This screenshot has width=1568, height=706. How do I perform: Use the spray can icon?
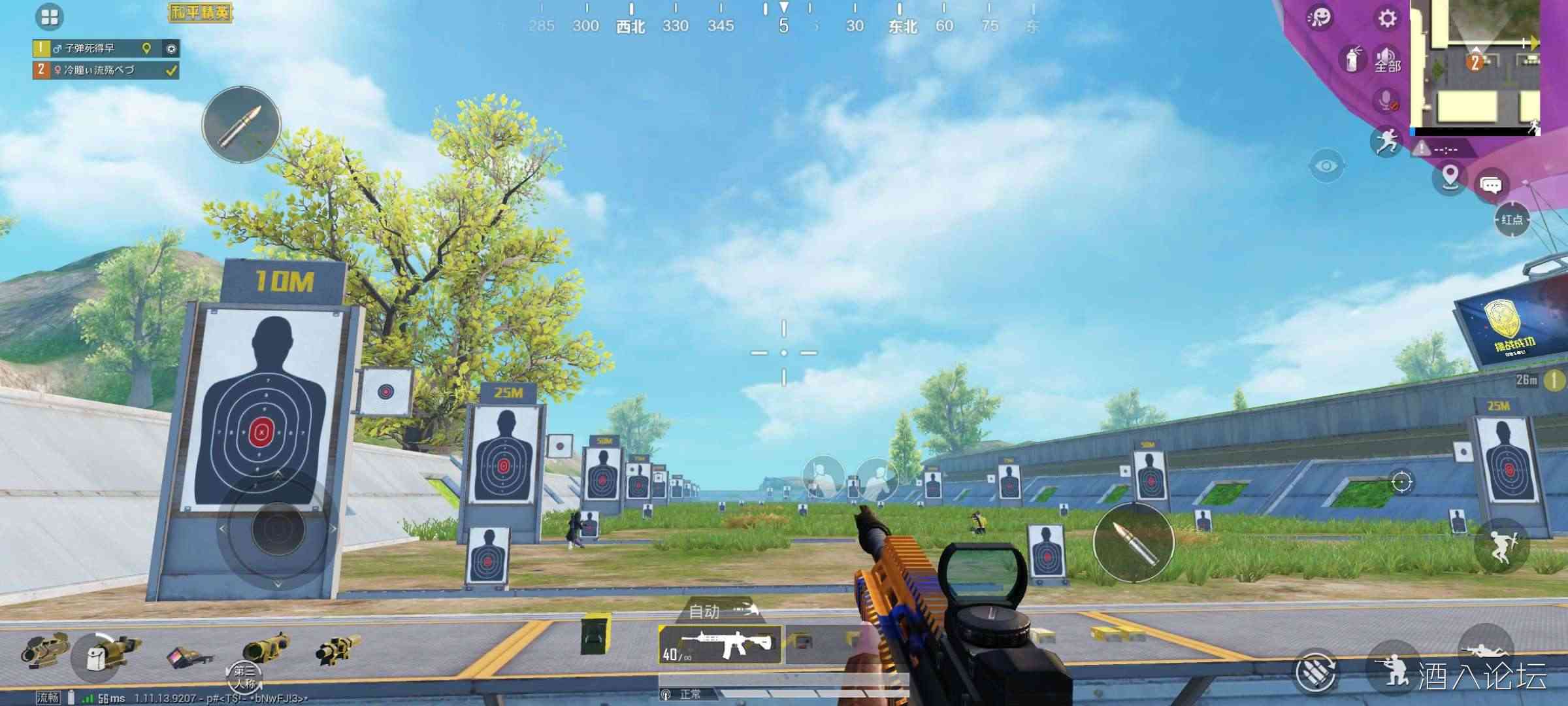(1352, 60)
